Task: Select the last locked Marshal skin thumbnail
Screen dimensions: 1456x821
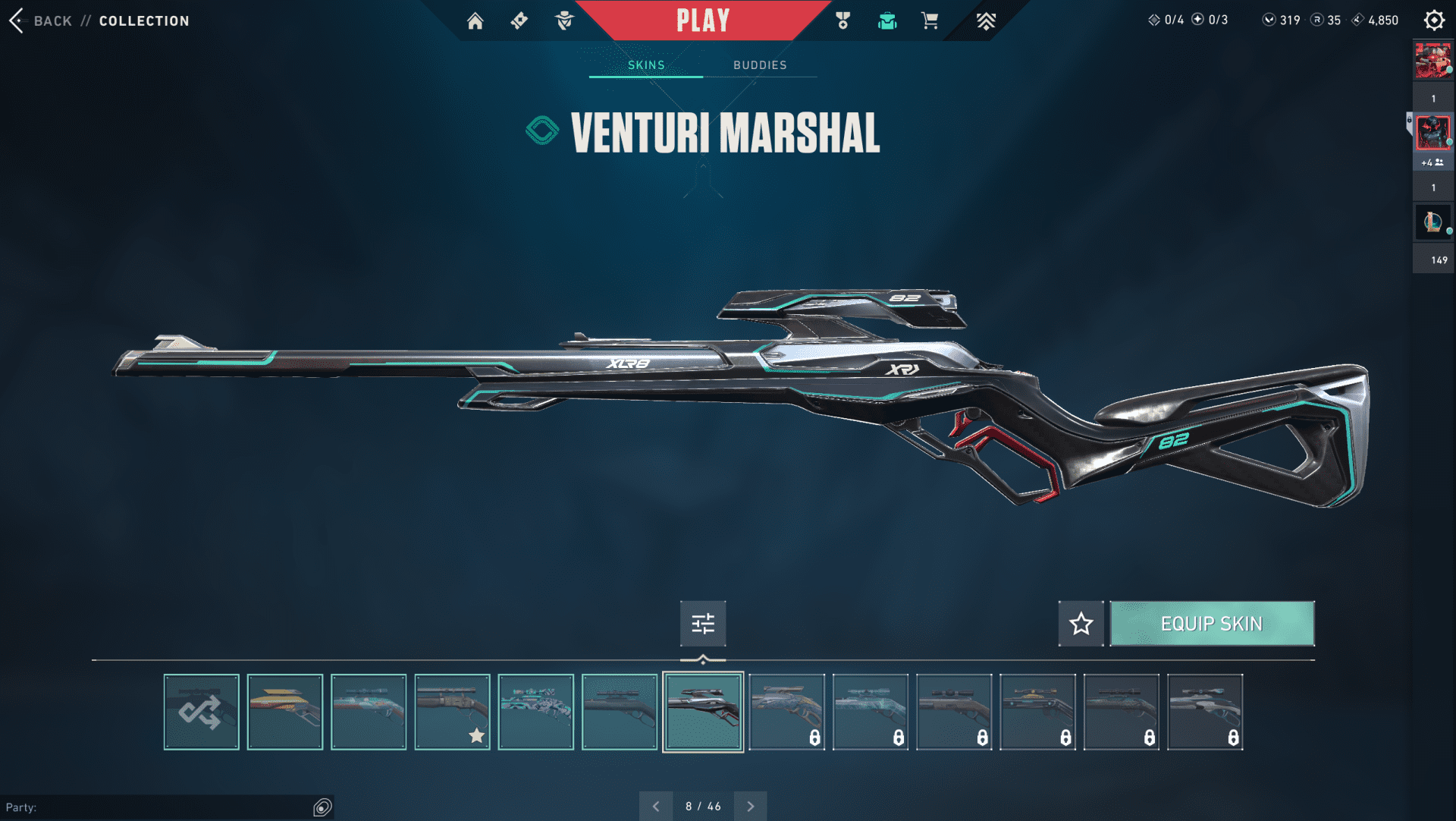Action: pos(1205,712)
